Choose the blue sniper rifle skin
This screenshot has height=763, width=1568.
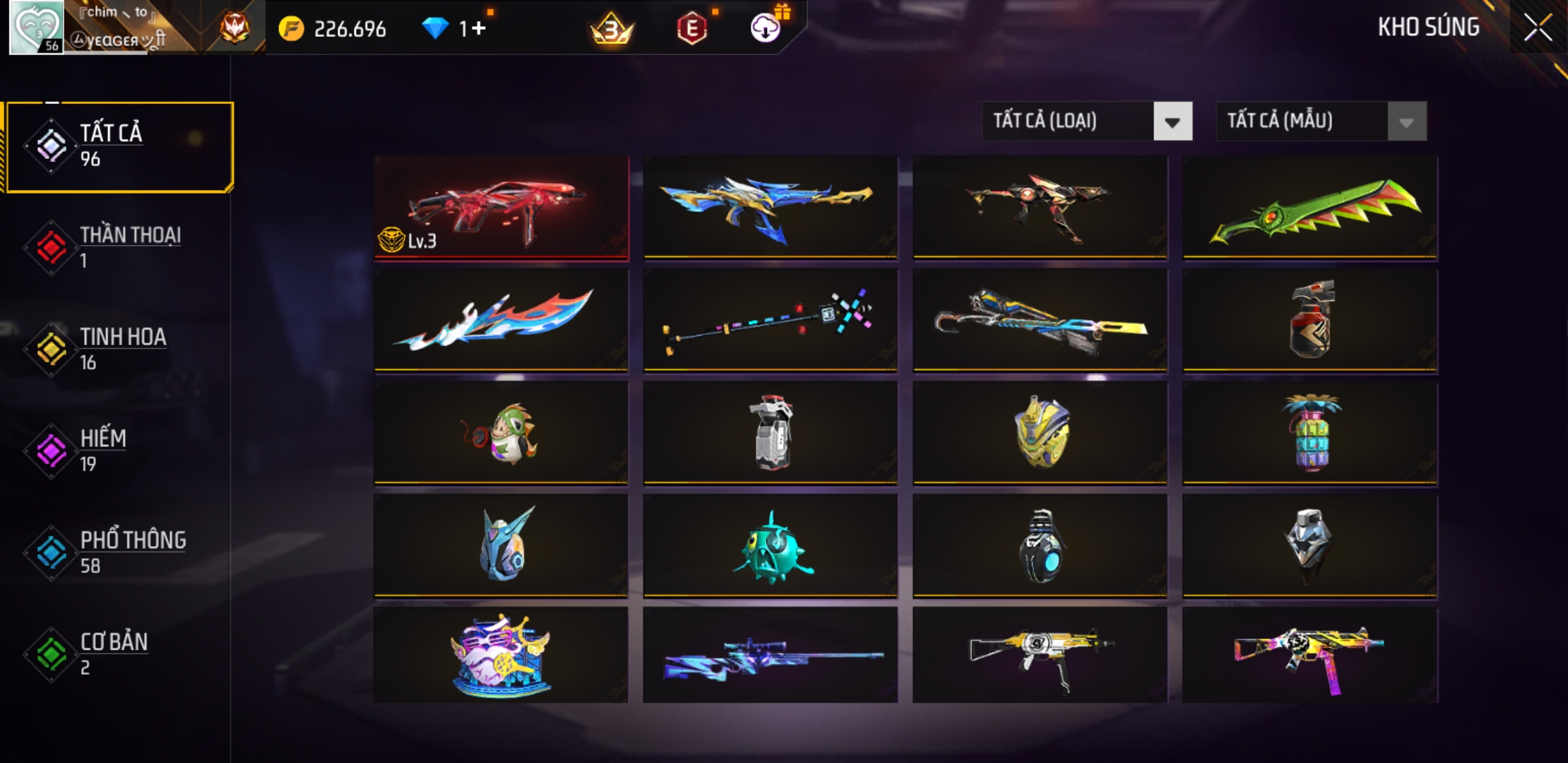click(x=770, y=656)
